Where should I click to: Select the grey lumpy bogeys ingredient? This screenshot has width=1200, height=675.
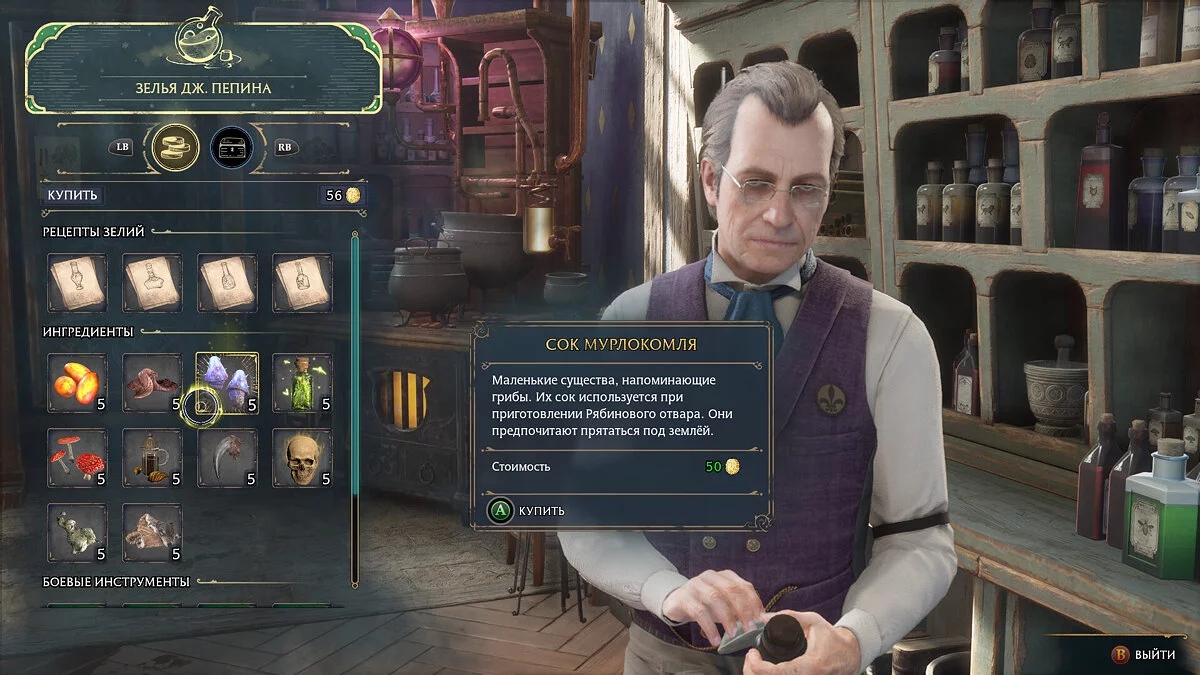77,533
